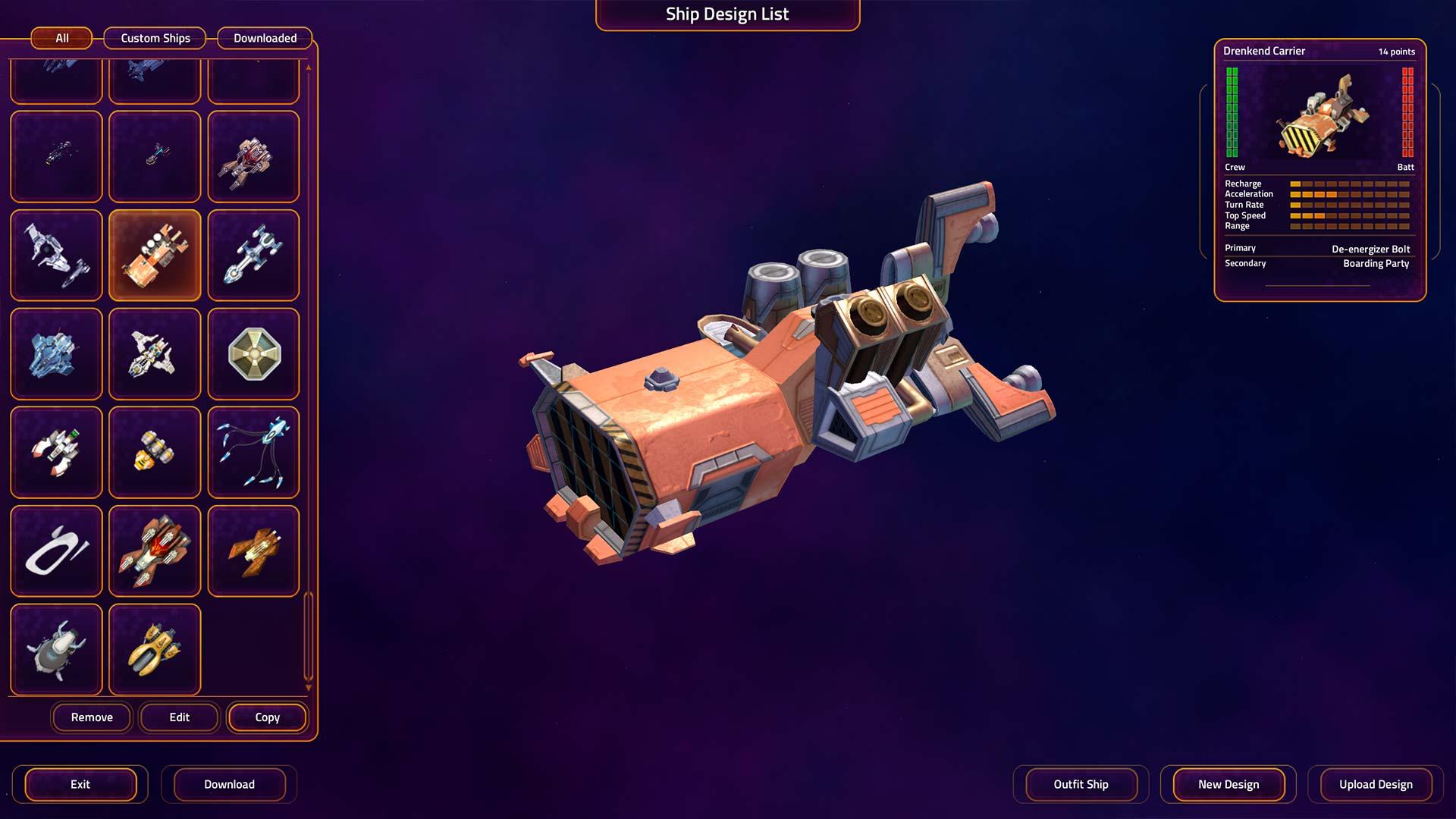
Task: Exit the Ship Design List
Action: pos(80,784)
